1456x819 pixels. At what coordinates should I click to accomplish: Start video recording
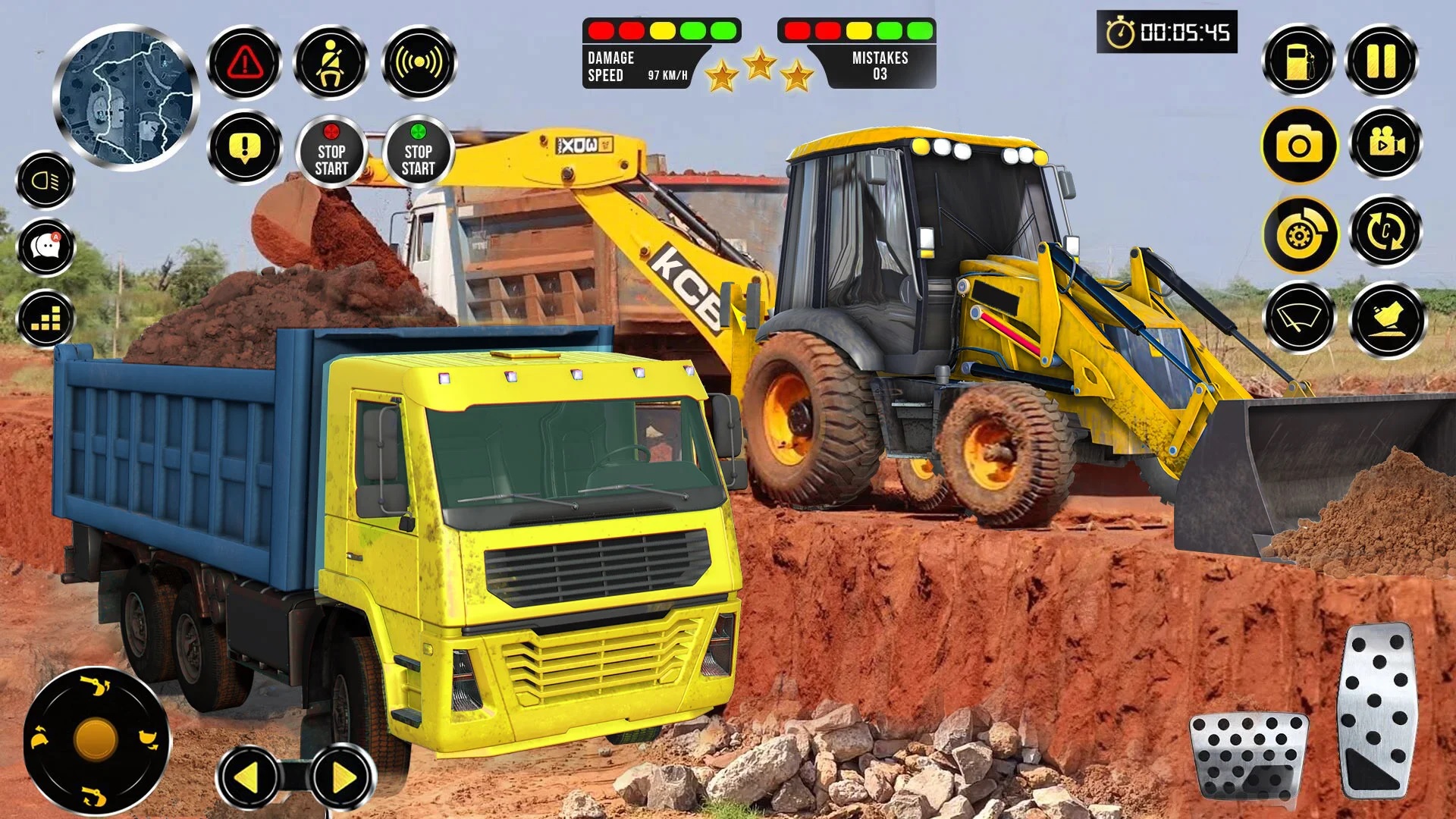(x=1385, y=146)
